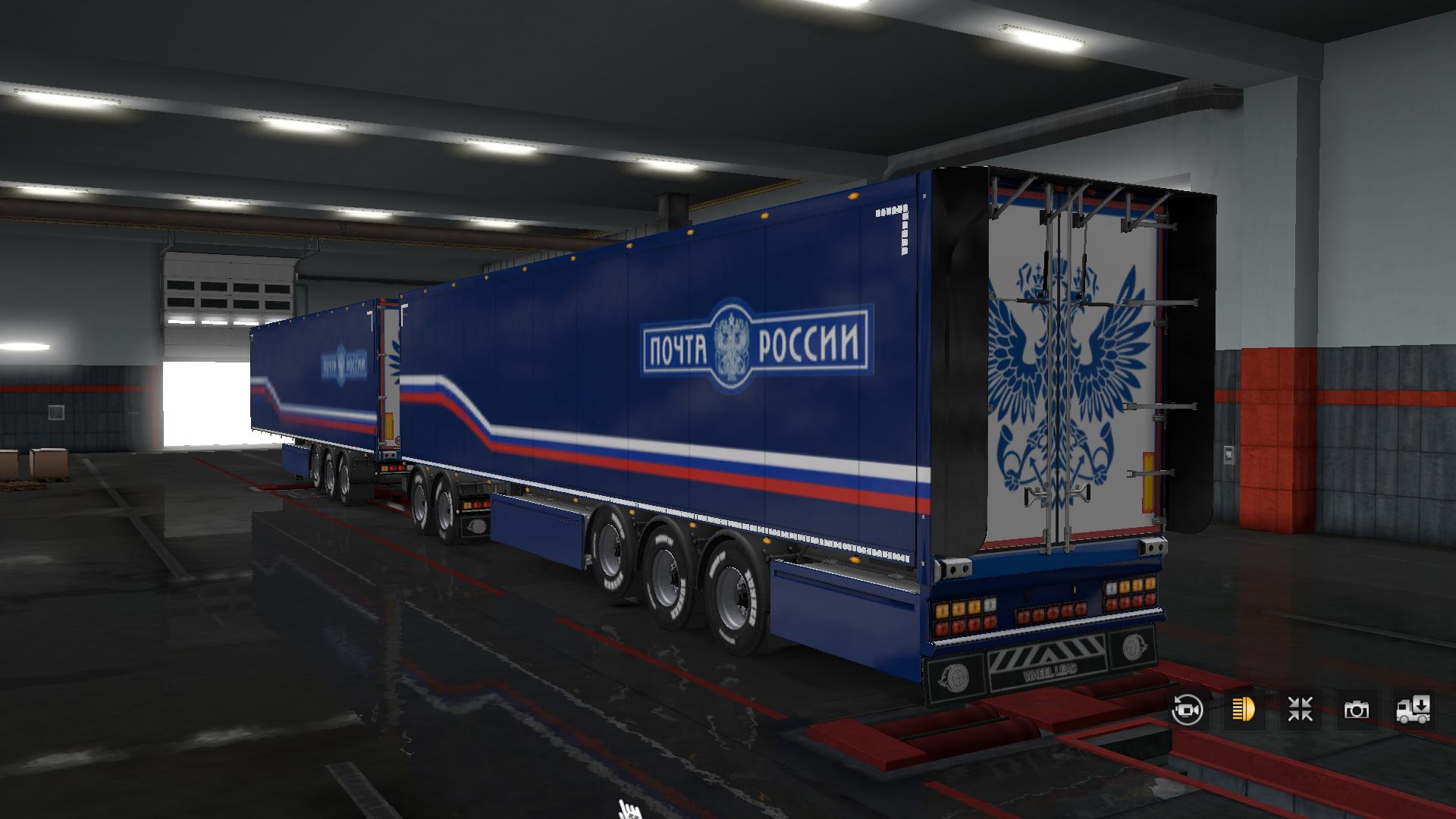Reset the camera rotation view

(1187, 710)
